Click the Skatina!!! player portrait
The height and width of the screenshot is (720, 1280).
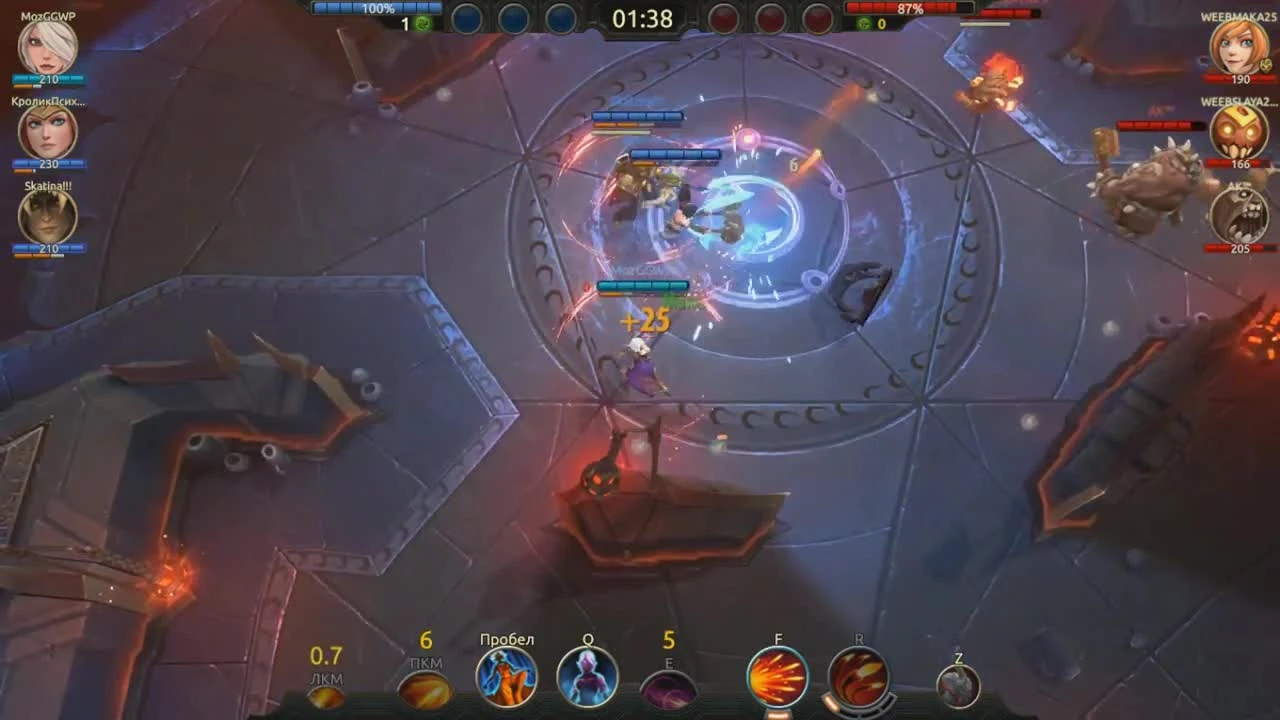pyautogui.click(x=47, y=218)
